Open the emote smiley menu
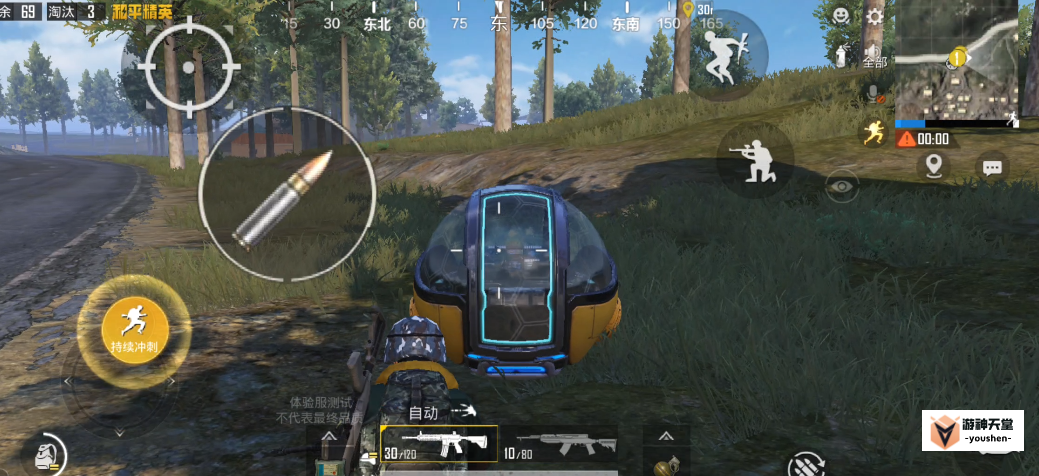This screenshot has height=476, width=1039. 842,16
